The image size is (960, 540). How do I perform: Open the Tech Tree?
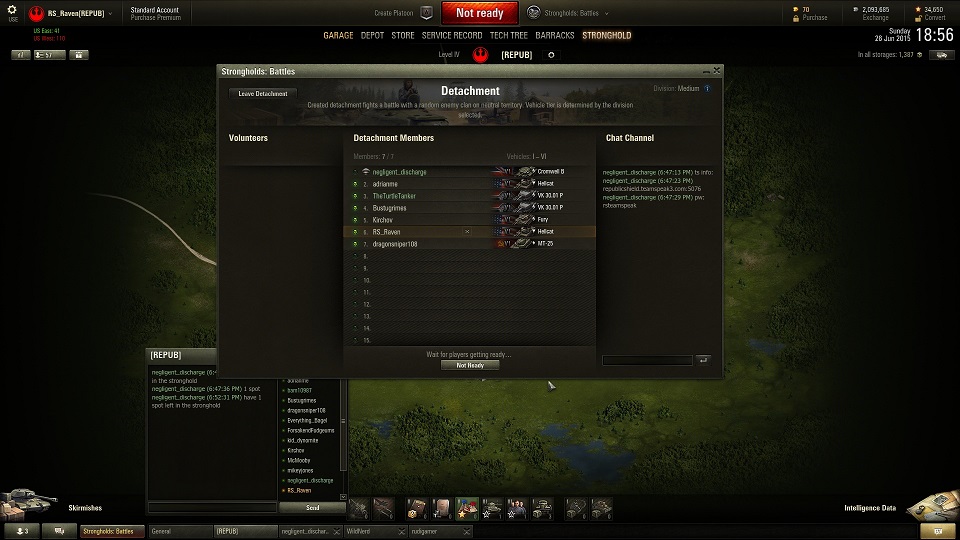pos(509,35)
